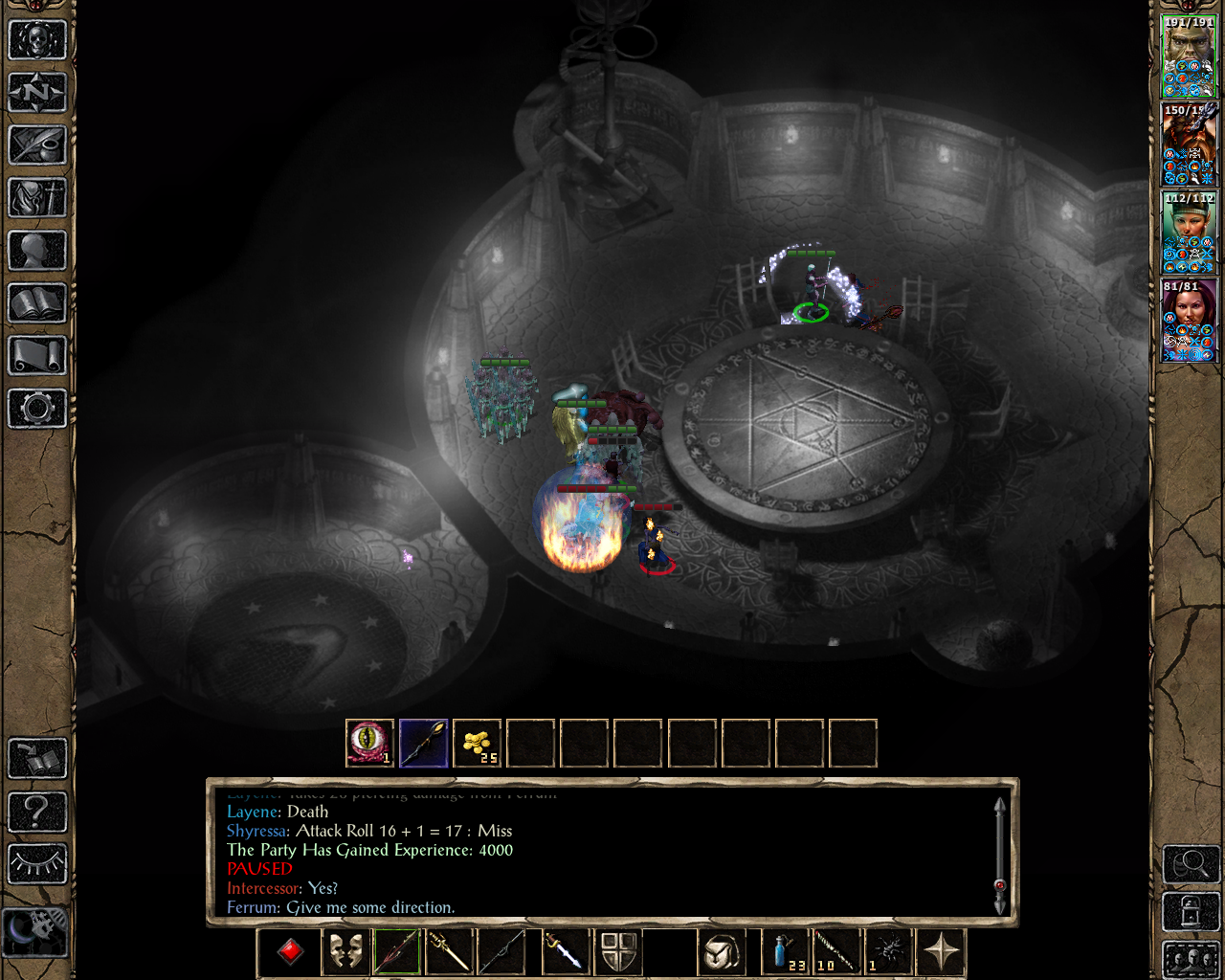Image resolution: width=1225 pixels, height=980 pixels.
Task: Take the gold coin pile of 25
Action: pyautogui.click(x=477, y=744)
